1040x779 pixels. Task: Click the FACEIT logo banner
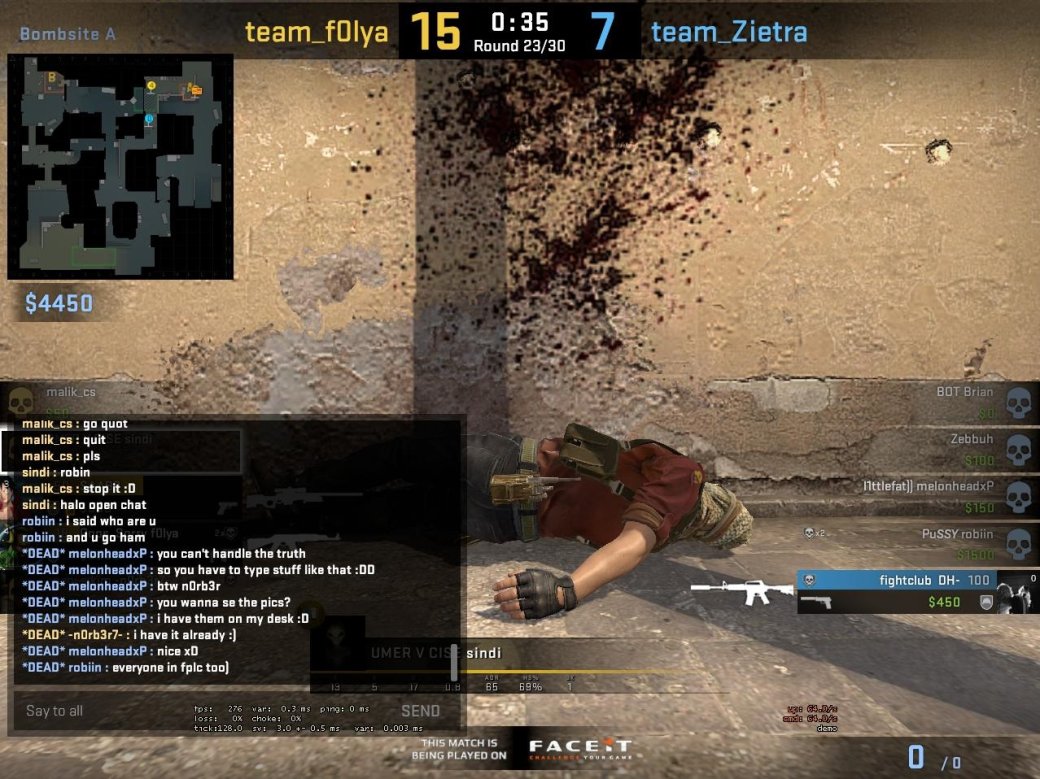pos(579,748)
